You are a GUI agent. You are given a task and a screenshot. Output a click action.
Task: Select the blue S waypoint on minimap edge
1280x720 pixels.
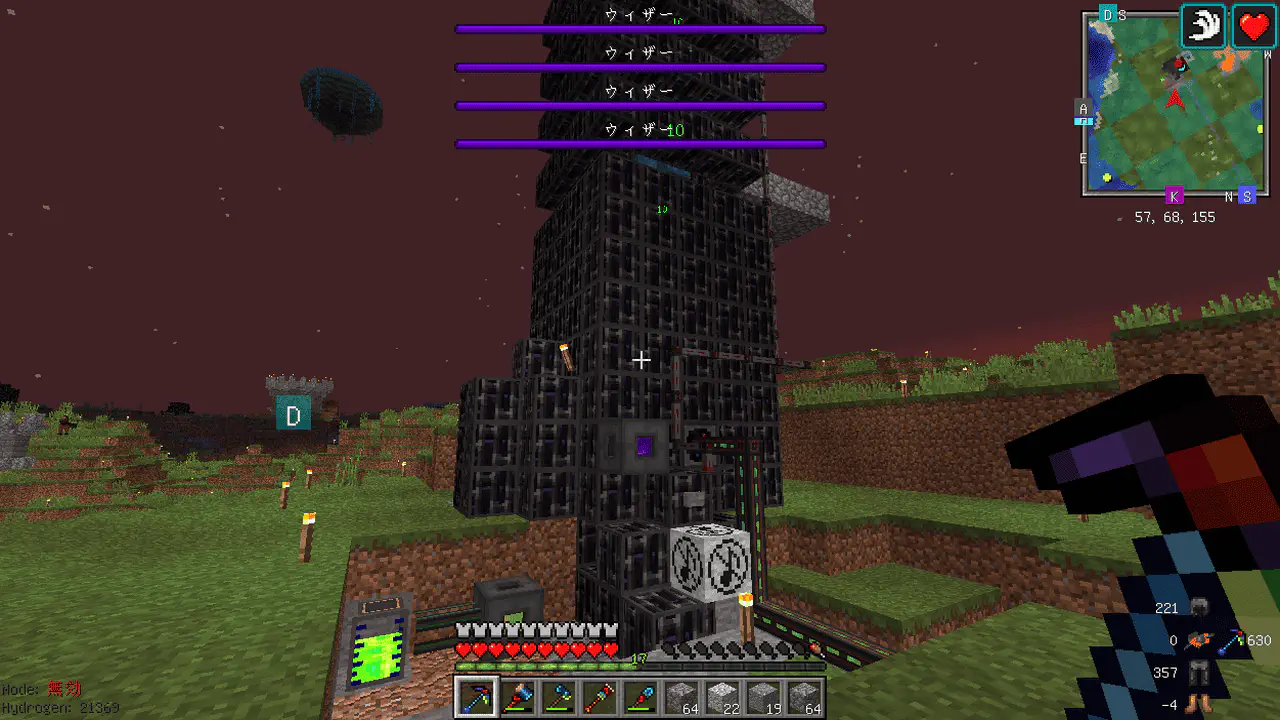(x=1246, y=196)
